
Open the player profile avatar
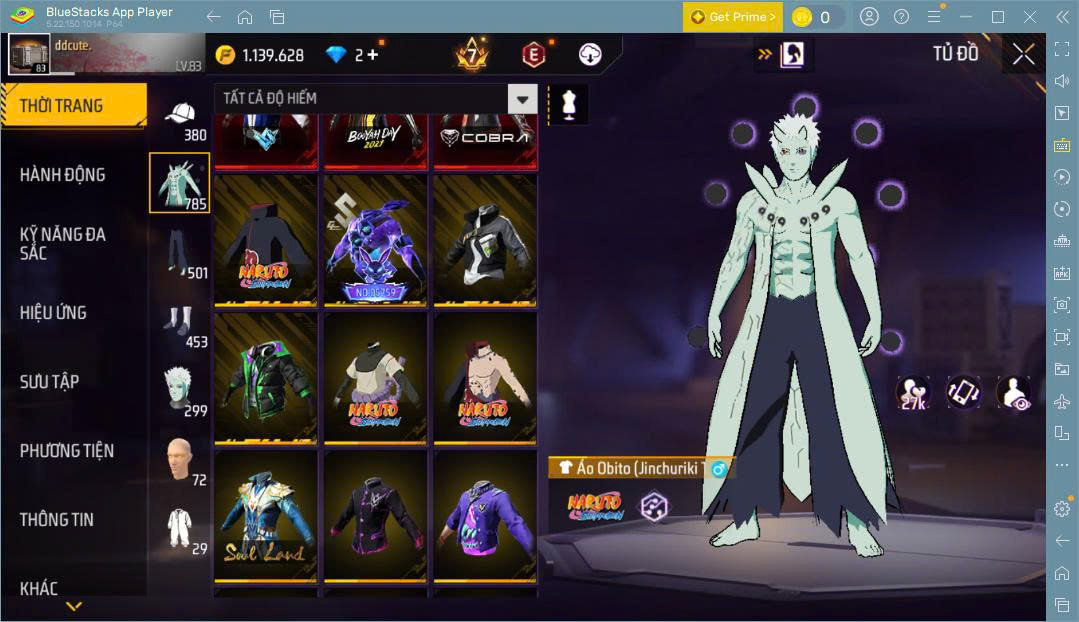[x=29, y=54]
